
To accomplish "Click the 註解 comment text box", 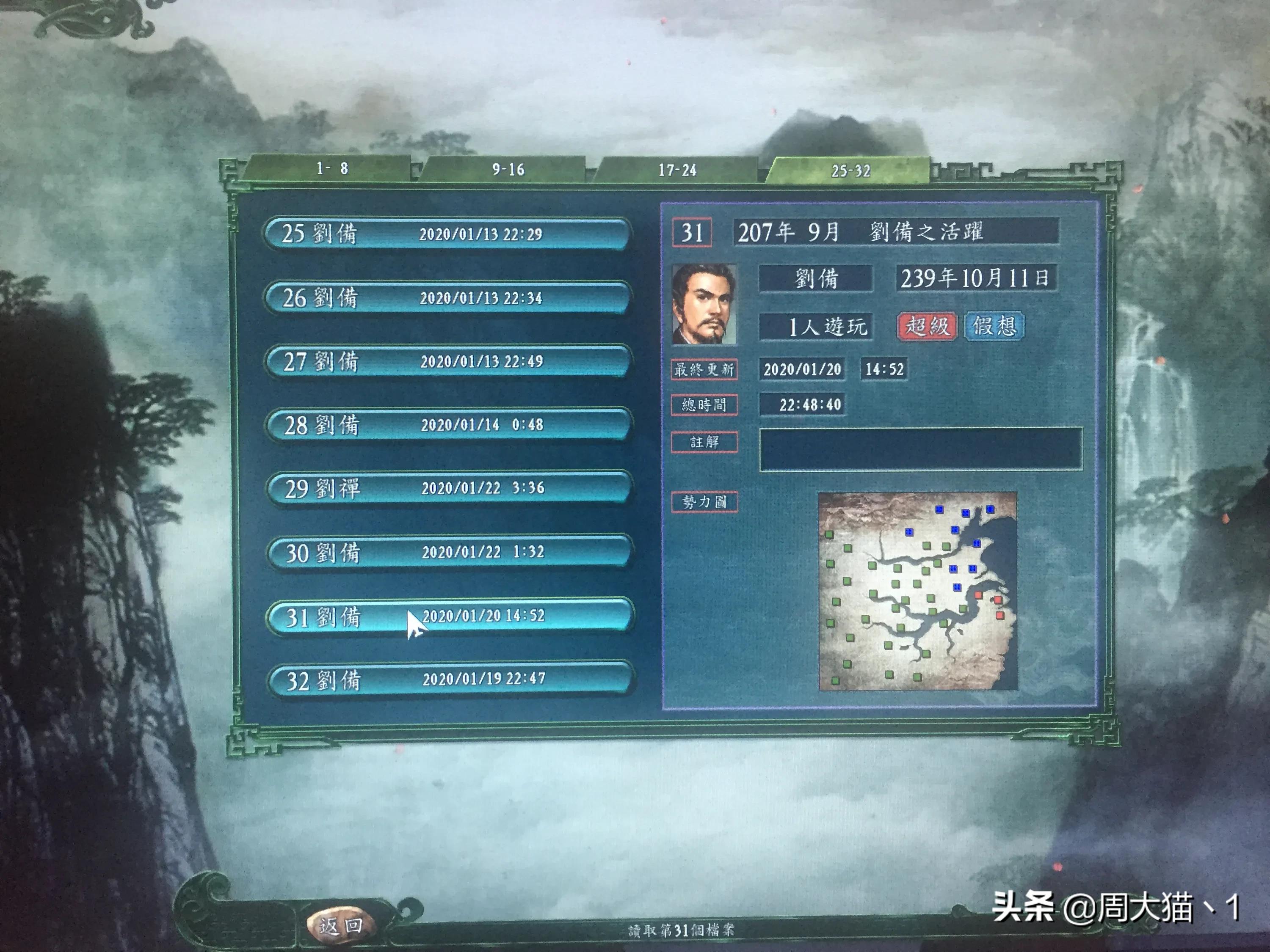I will point(920,449).
